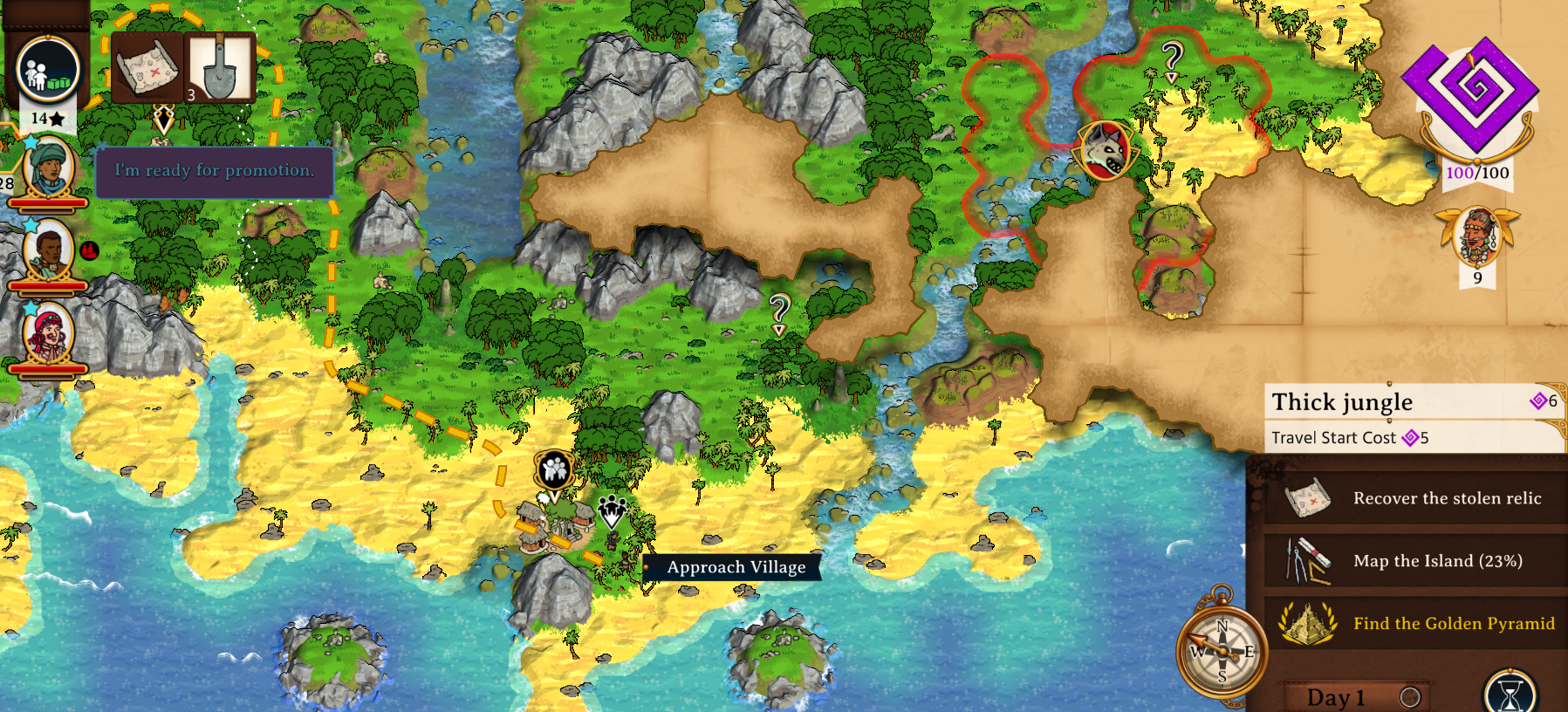Image resolution: width=1568 pixels, height=712 pixels.
Task: Open the purple sanity spiral meter
Action: [1473, 96]
